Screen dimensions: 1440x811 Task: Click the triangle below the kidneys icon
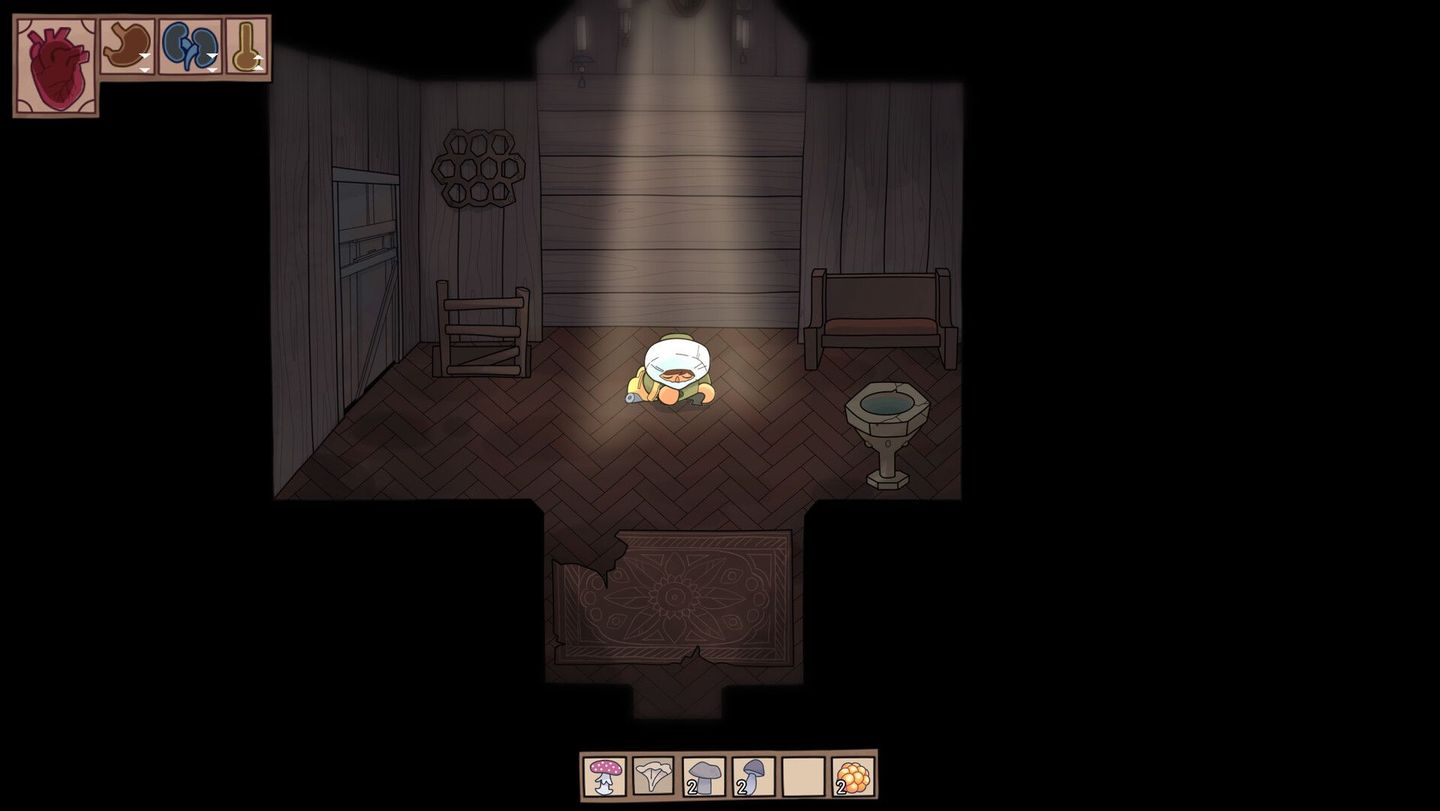(x=212, y=68)
